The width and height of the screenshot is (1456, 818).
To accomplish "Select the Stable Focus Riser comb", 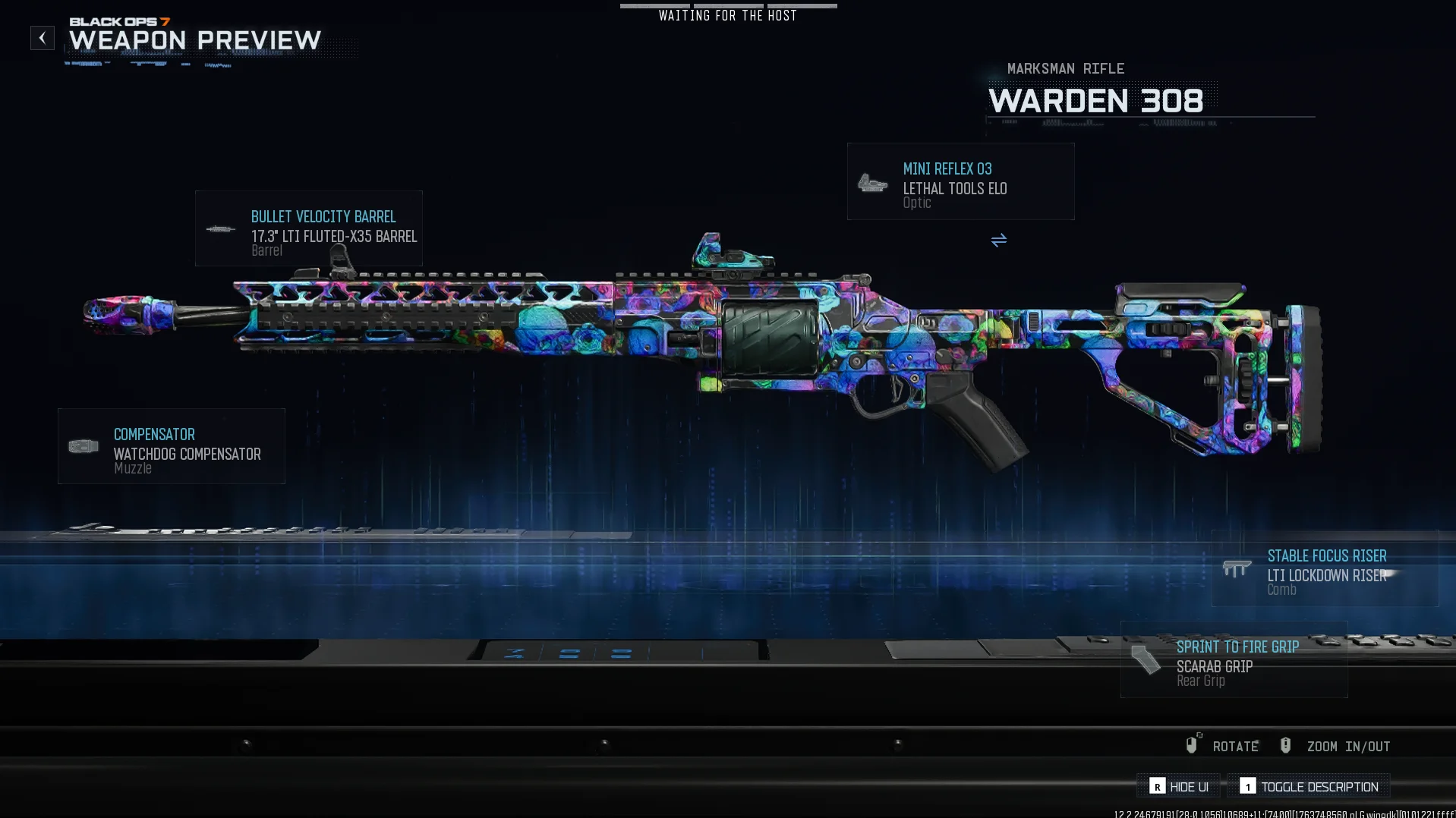I will click(x=1324, y=568).
